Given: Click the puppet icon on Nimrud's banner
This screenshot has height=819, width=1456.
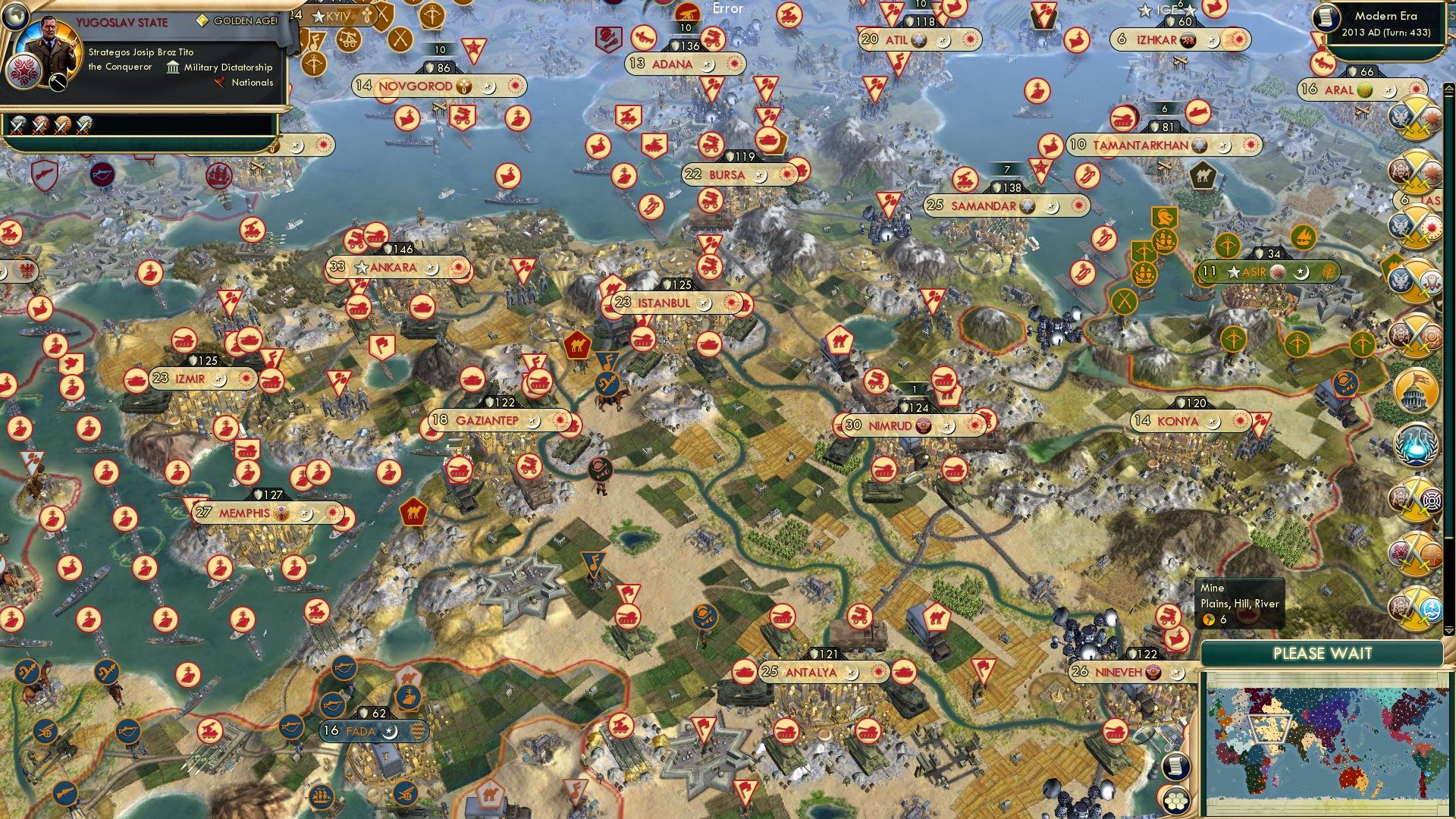Looking at the screenshot, I should click(x=924, y=425).
